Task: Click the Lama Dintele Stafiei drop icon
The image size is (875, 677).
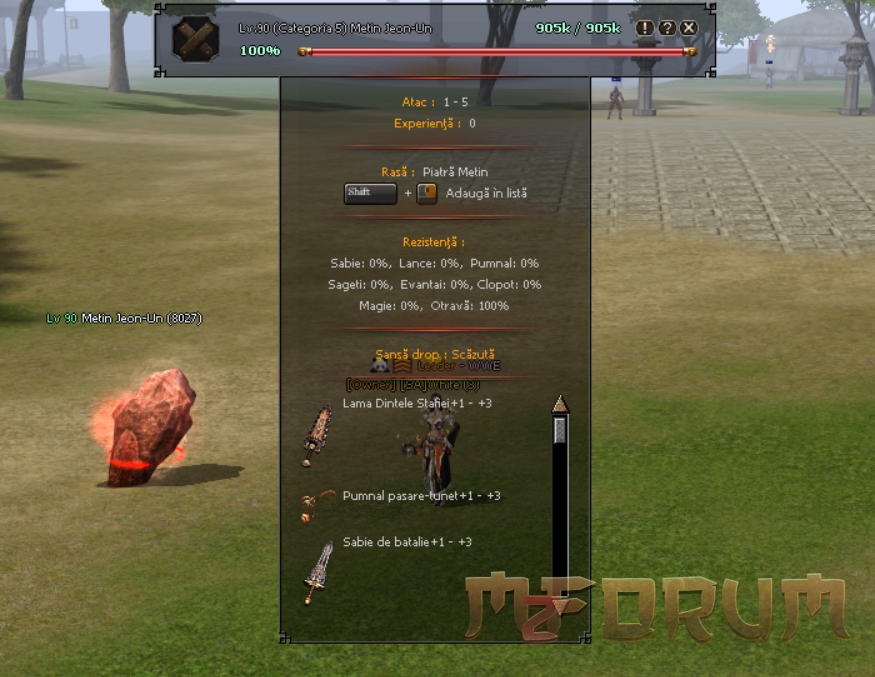Action: [x=318, y=434]
